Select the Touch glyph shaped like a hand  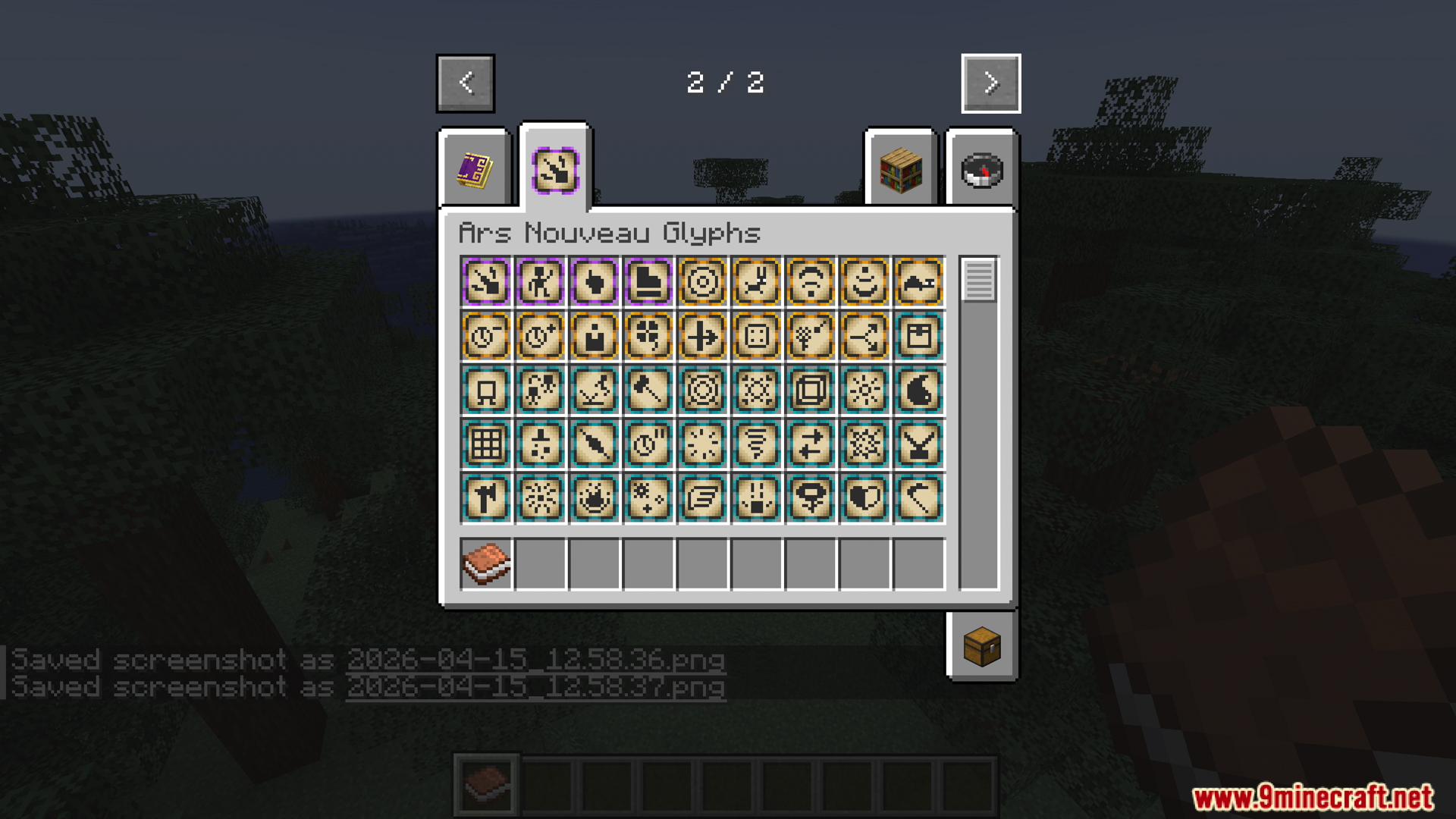click(x=595, y=283)
